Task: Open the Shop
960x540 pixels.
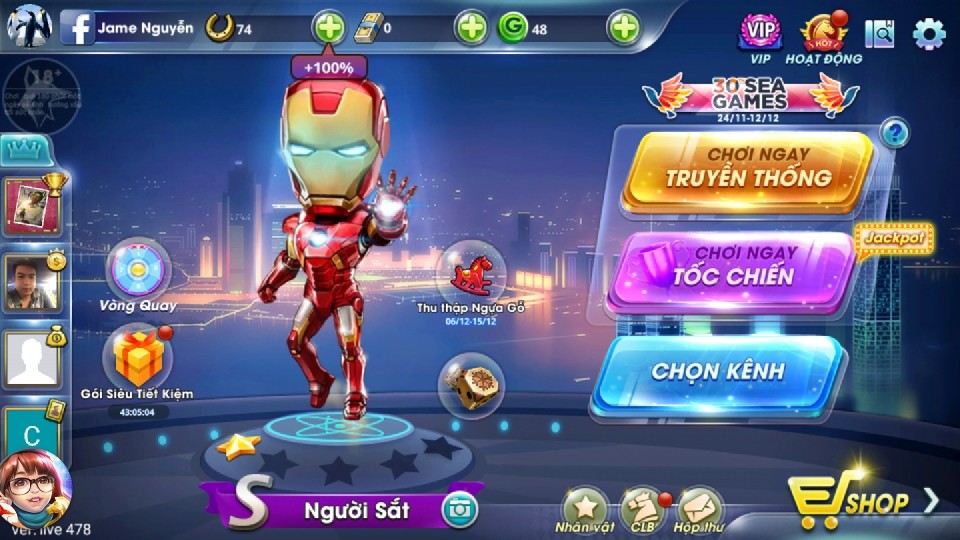Action: tap(860, 499)
